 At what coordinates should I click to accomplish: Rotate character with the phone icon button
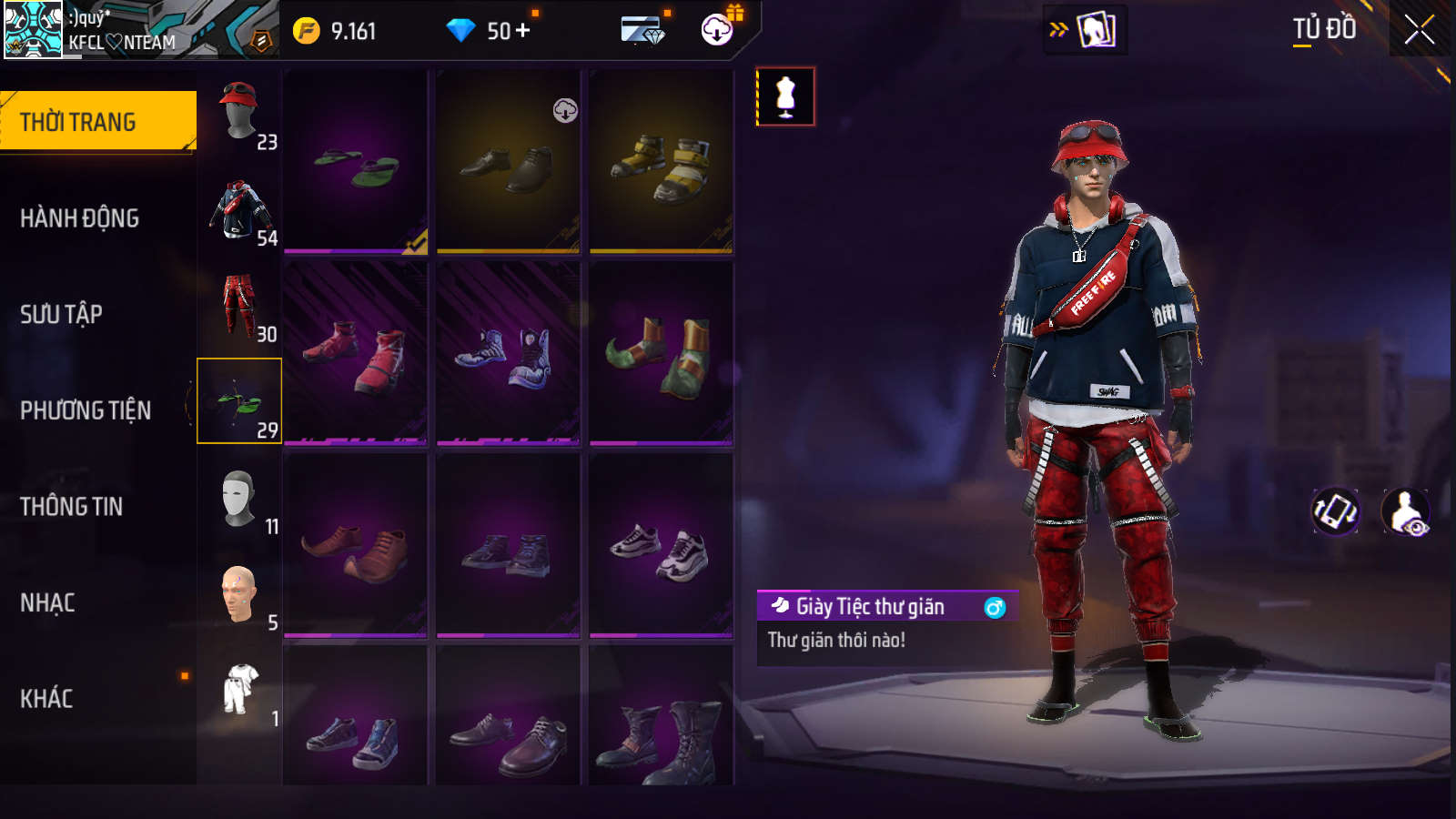click(1335, 511)
